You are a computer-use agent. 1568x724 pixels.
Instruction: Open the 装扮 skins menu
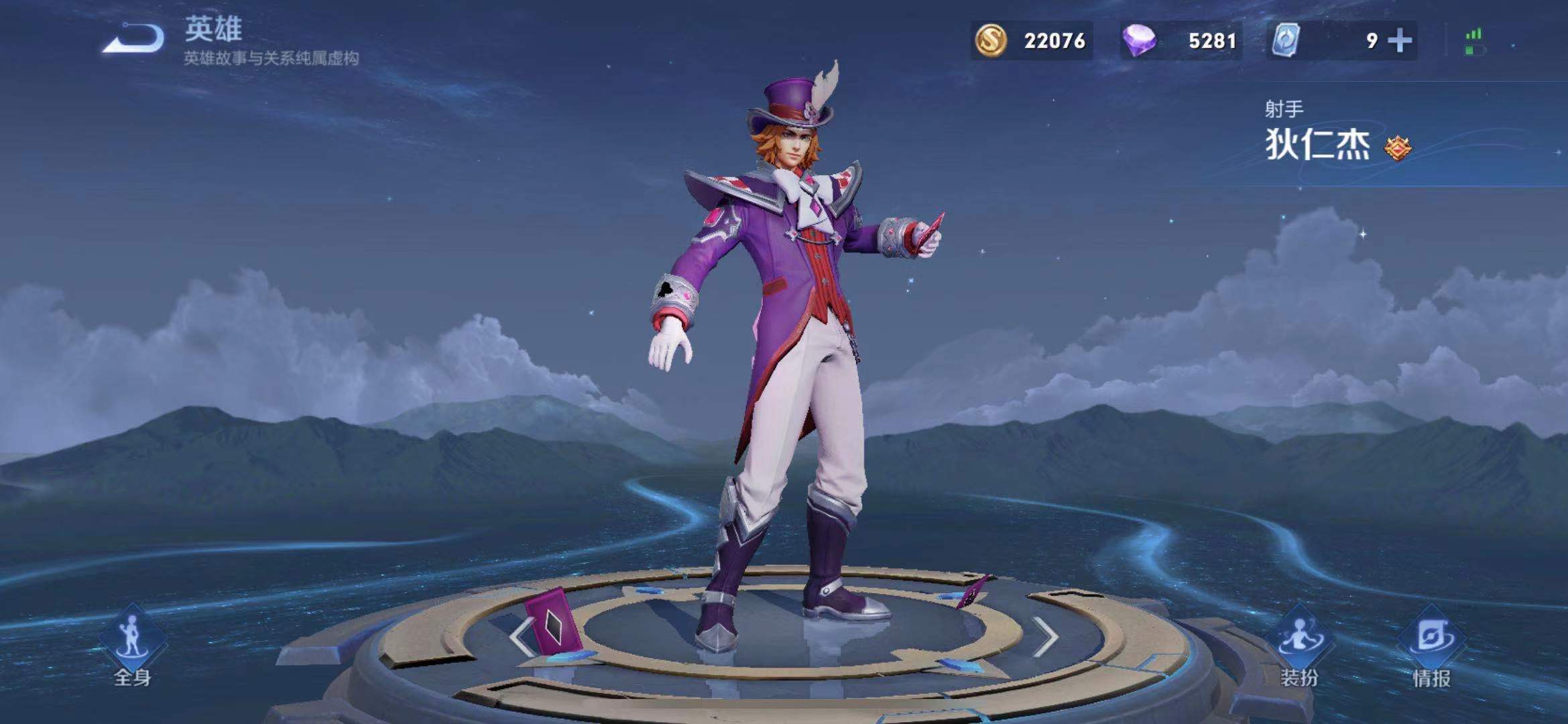pos(1299,647)
